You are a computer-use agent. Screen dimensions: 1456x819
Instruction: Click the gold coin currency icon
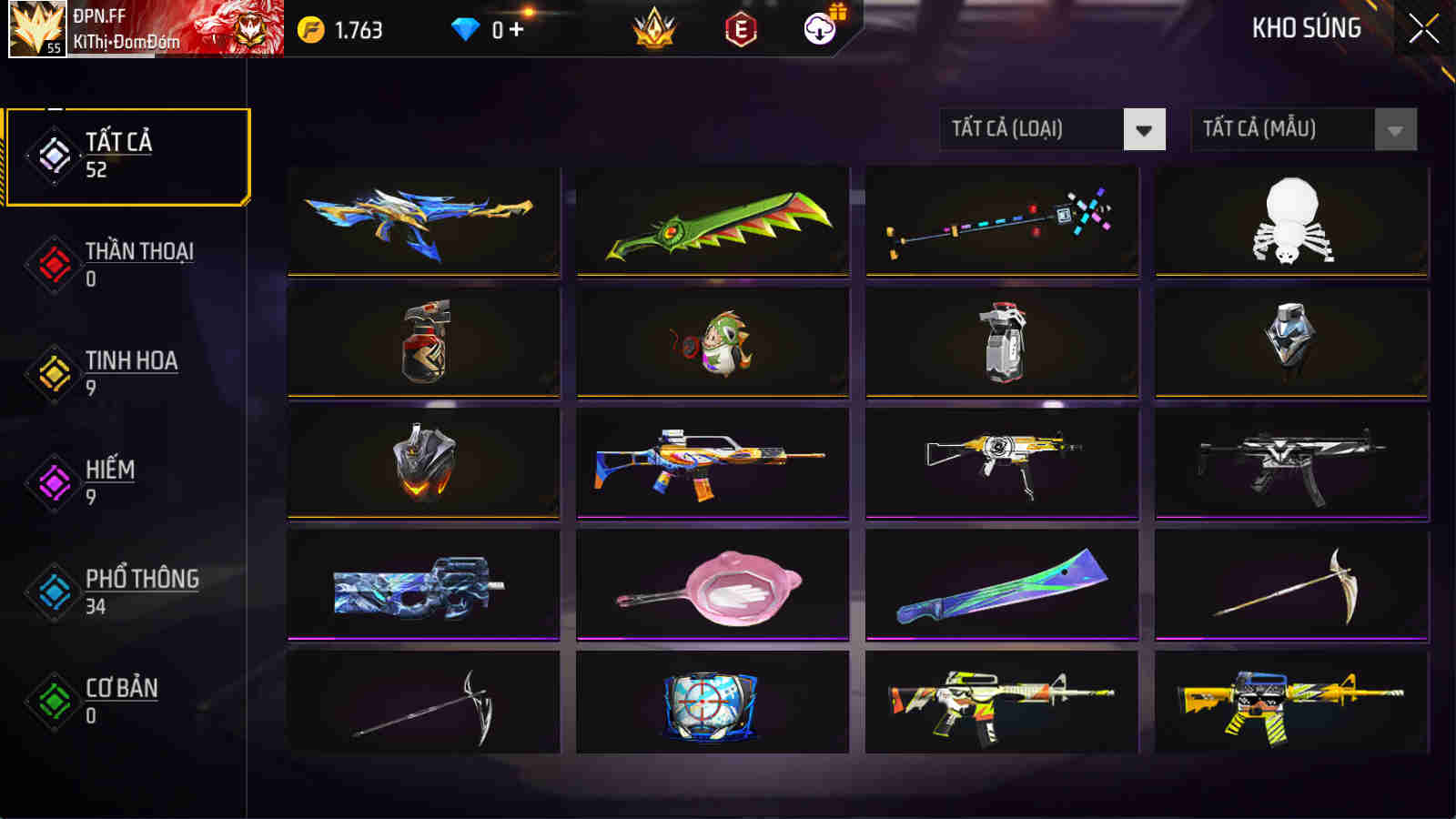tap(310, 28)
